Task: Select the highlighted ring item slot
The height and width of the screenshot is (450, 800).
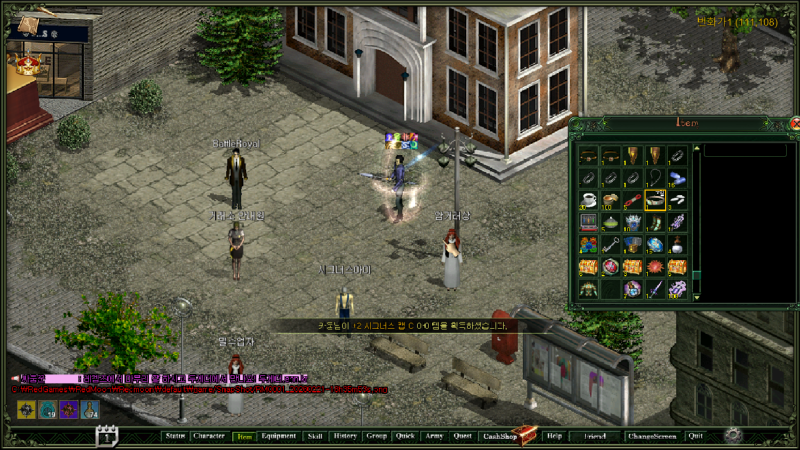Action: [x=655, y=200]
